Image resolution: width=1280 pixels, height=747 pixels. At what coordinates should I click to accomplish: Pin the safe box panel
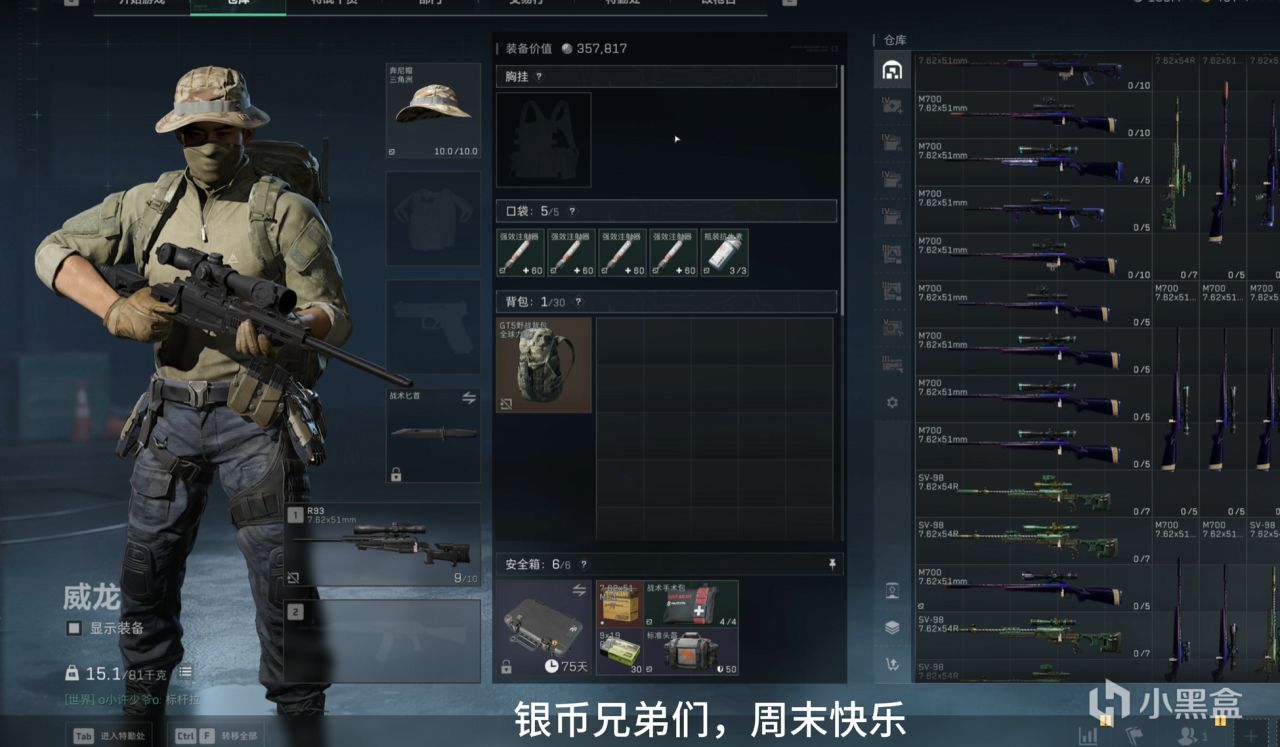click(x=832, y=565)
